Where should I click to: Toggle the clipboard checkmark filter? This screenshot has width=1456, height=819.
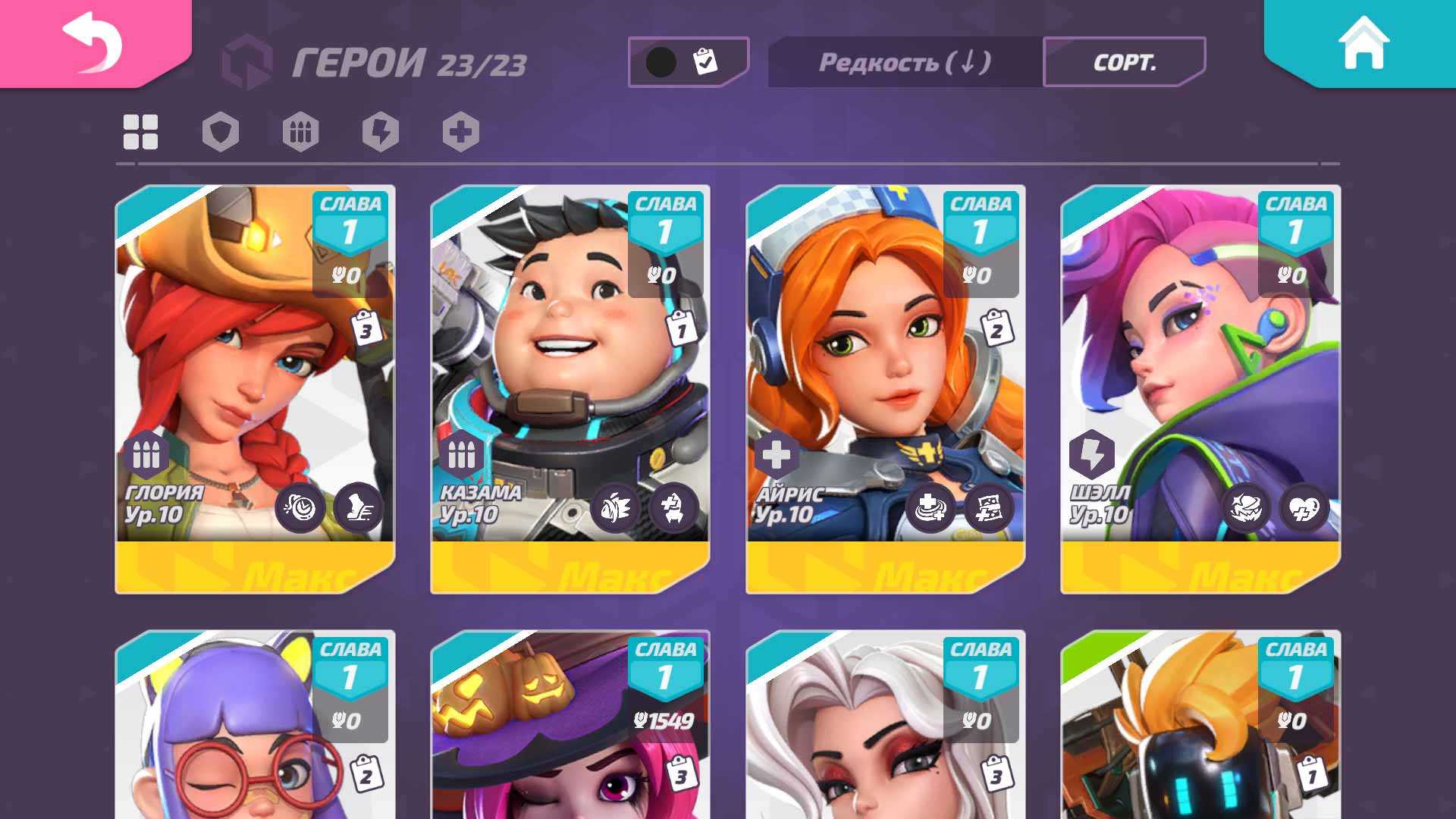tap(687, 61)
